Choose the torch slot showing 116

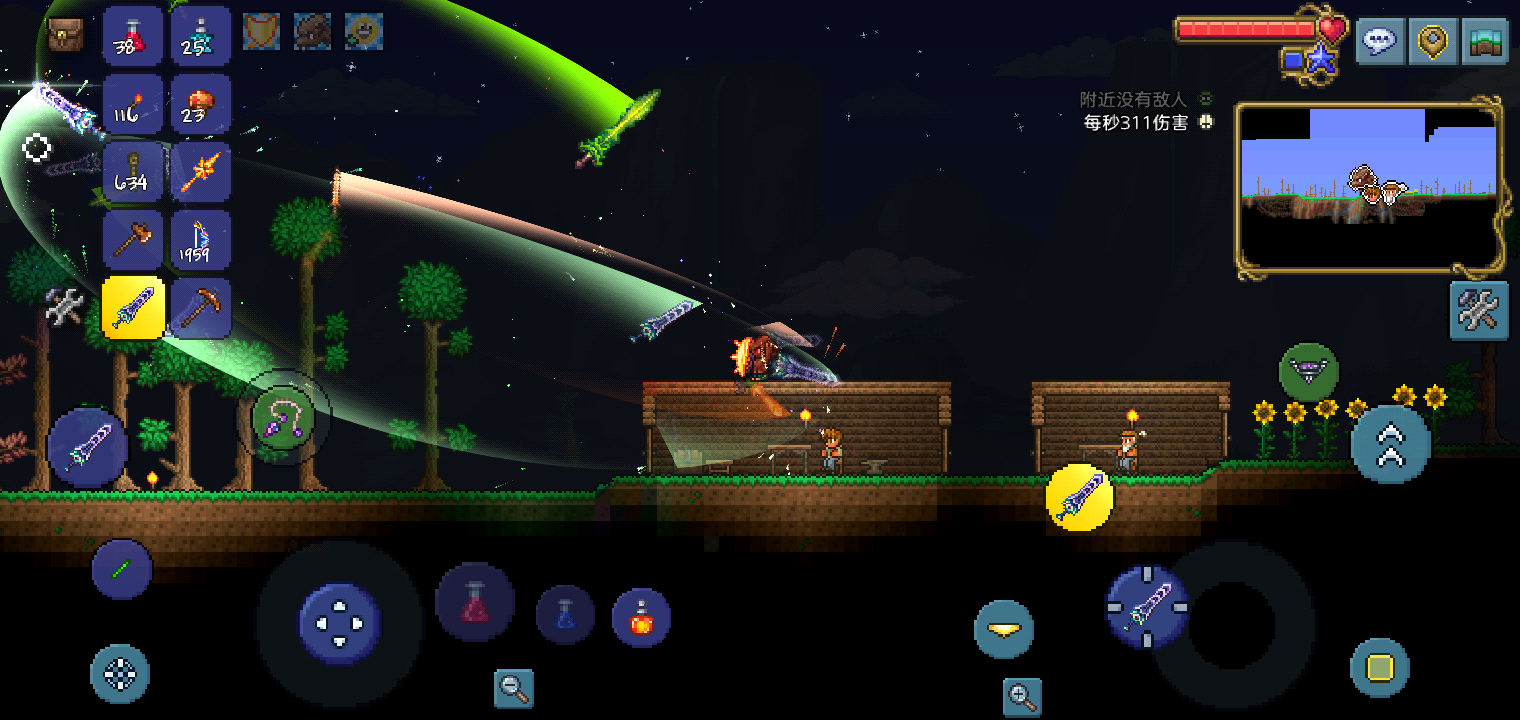pyautogui.click(x=133, y=104)
